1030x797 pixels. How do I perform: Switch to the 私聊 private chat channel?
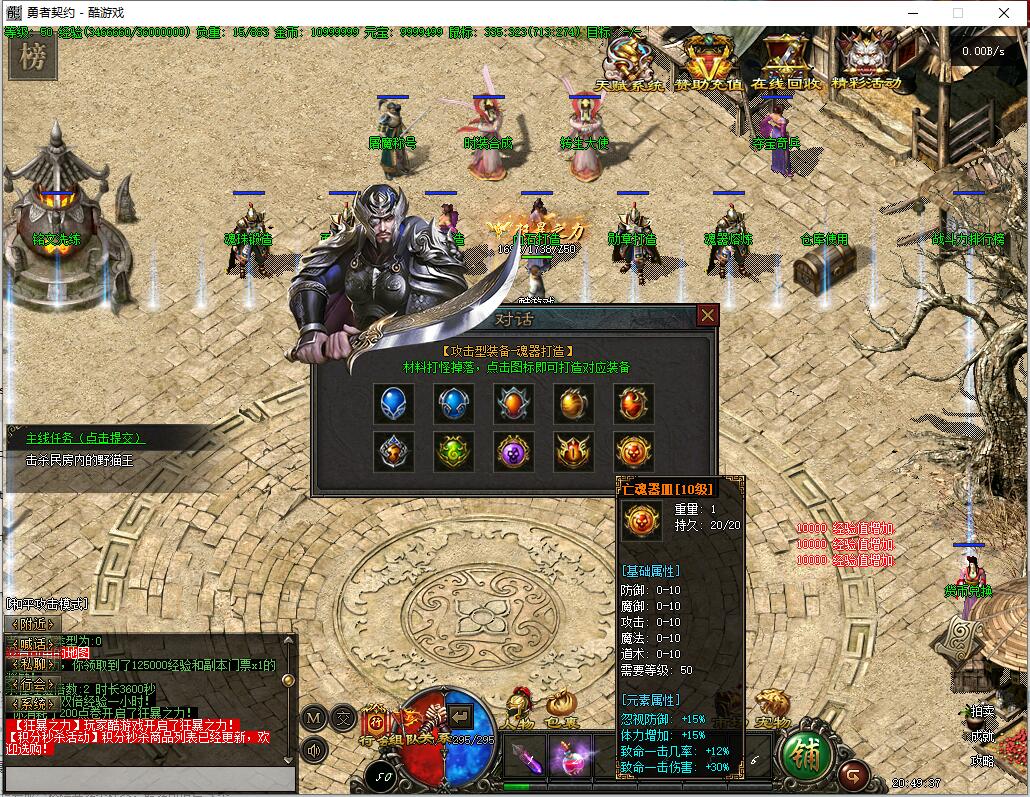coord(29,663)
